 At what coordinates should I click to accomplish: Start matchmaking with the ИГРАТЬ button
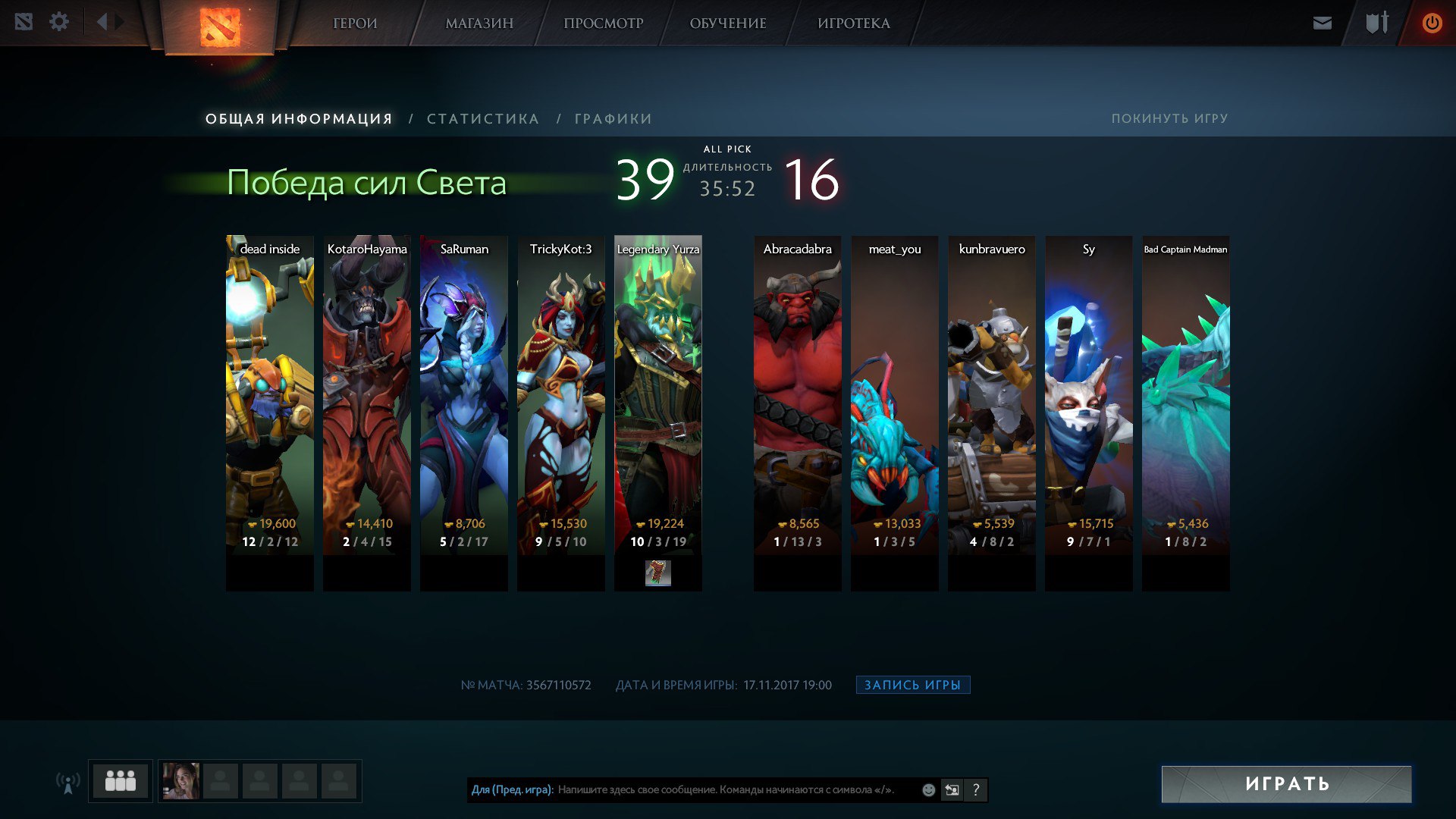tap(1286, 783)
